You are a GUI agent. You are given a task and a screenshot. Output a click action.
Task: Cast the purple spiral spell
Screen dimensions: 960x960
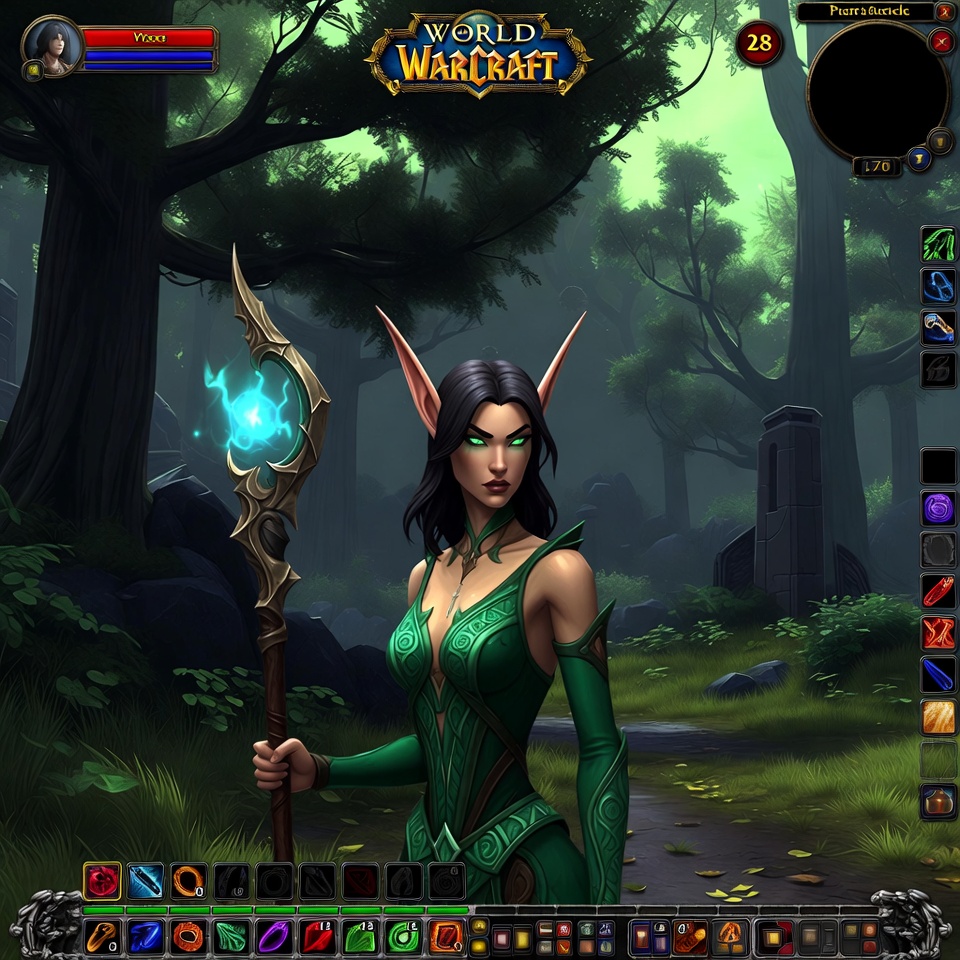[x=938, y=508]
